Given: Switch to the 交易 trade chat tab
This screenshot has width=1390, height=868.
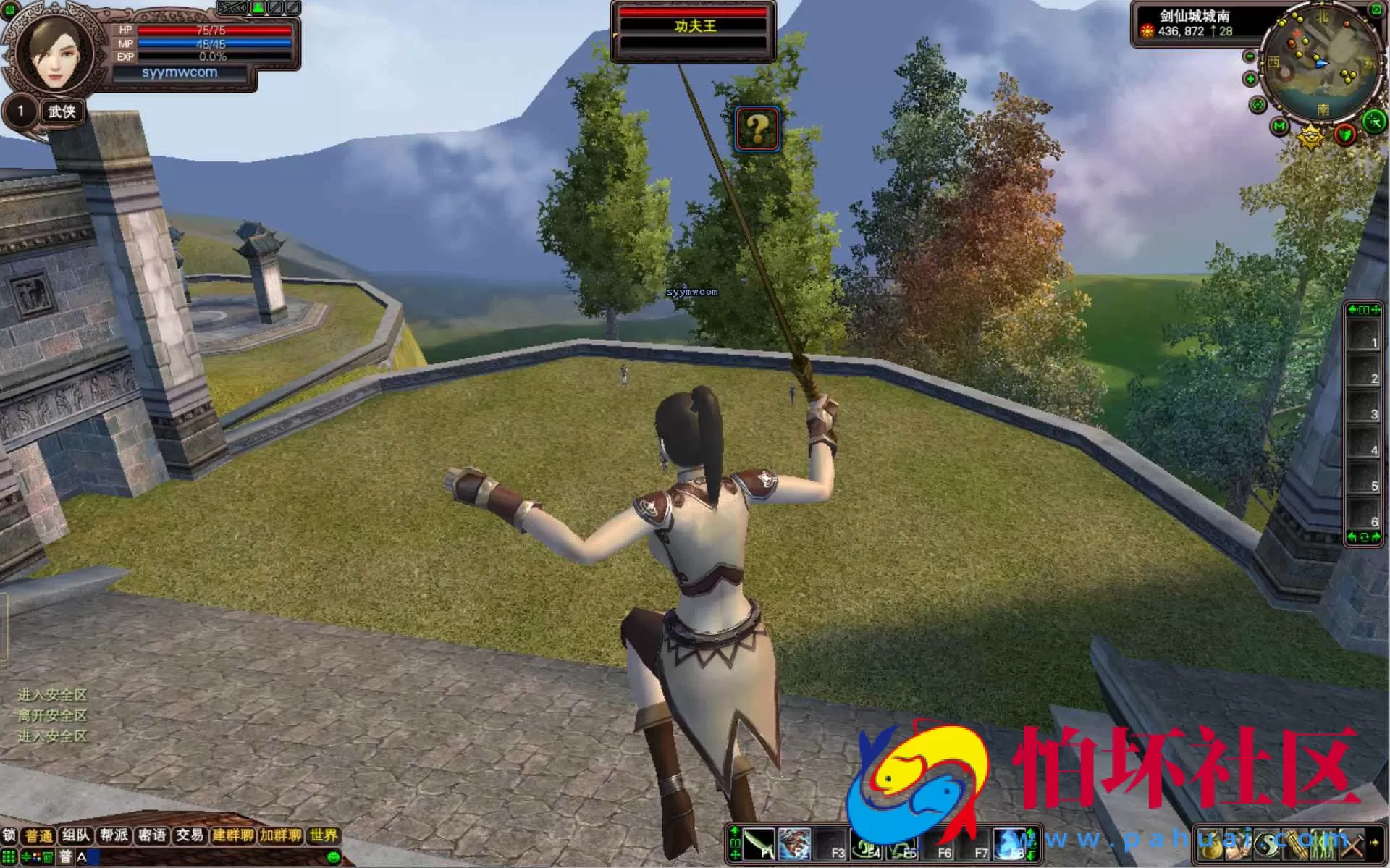Looking at the screenshot, I should pyautogui.click(x=190, y=835).
